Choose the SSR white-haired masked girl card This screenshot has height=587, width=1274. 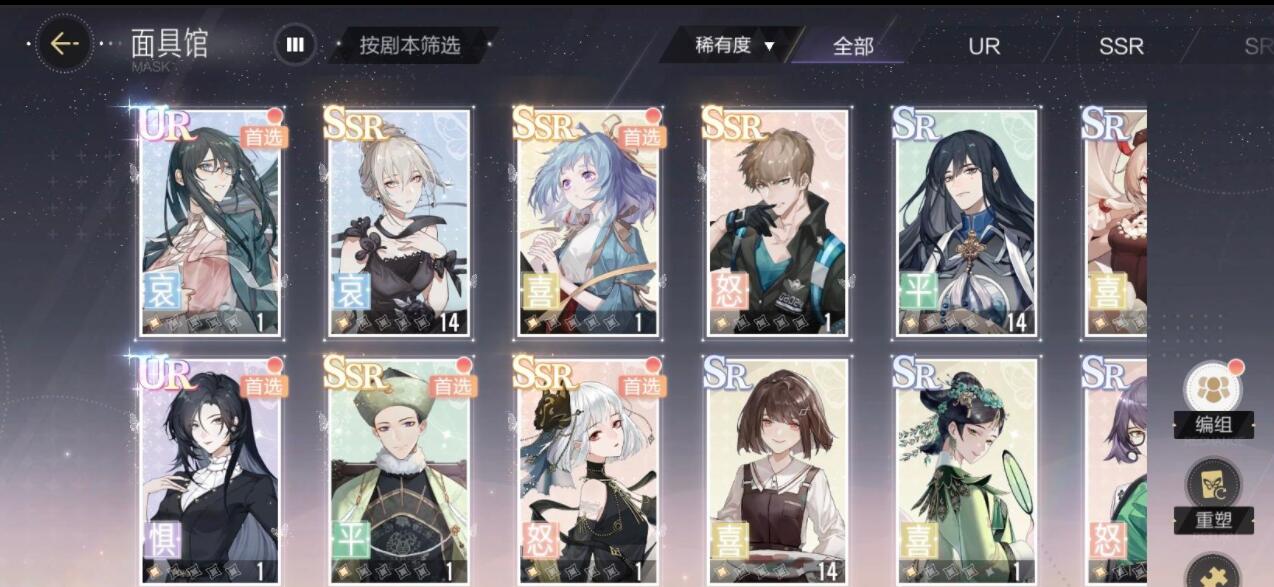(x=589, y=470)
